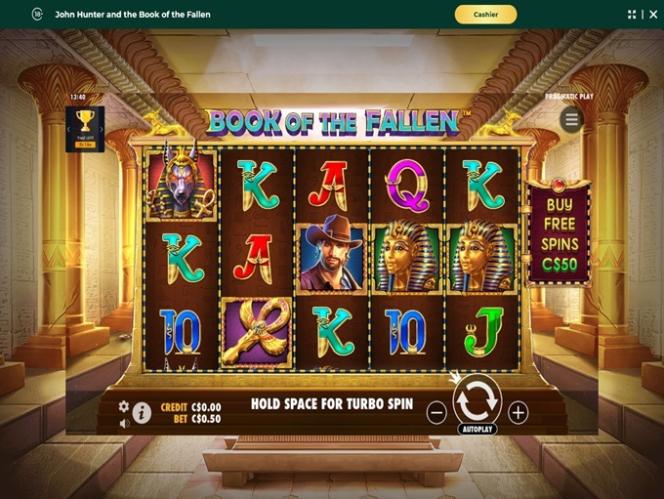This screenshot has height=499, width=664.
Task: Toggle sound with the speaker icon
Action: click(124, 423)
